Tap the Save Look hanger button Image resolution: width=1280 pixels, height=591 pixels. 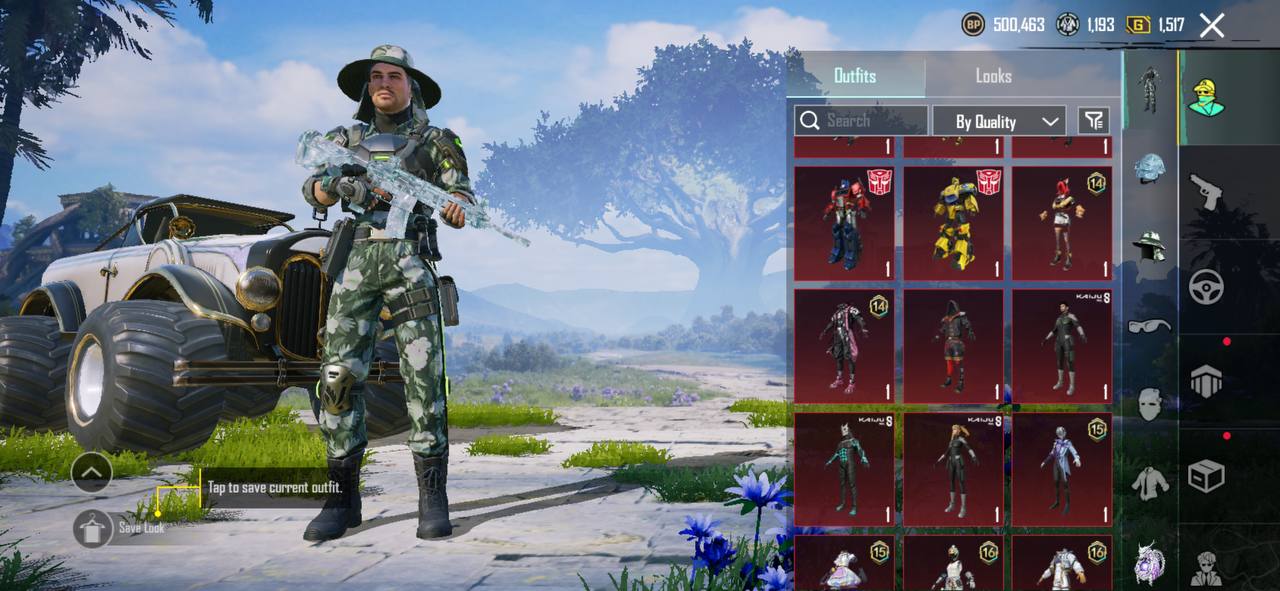[93, 528]
